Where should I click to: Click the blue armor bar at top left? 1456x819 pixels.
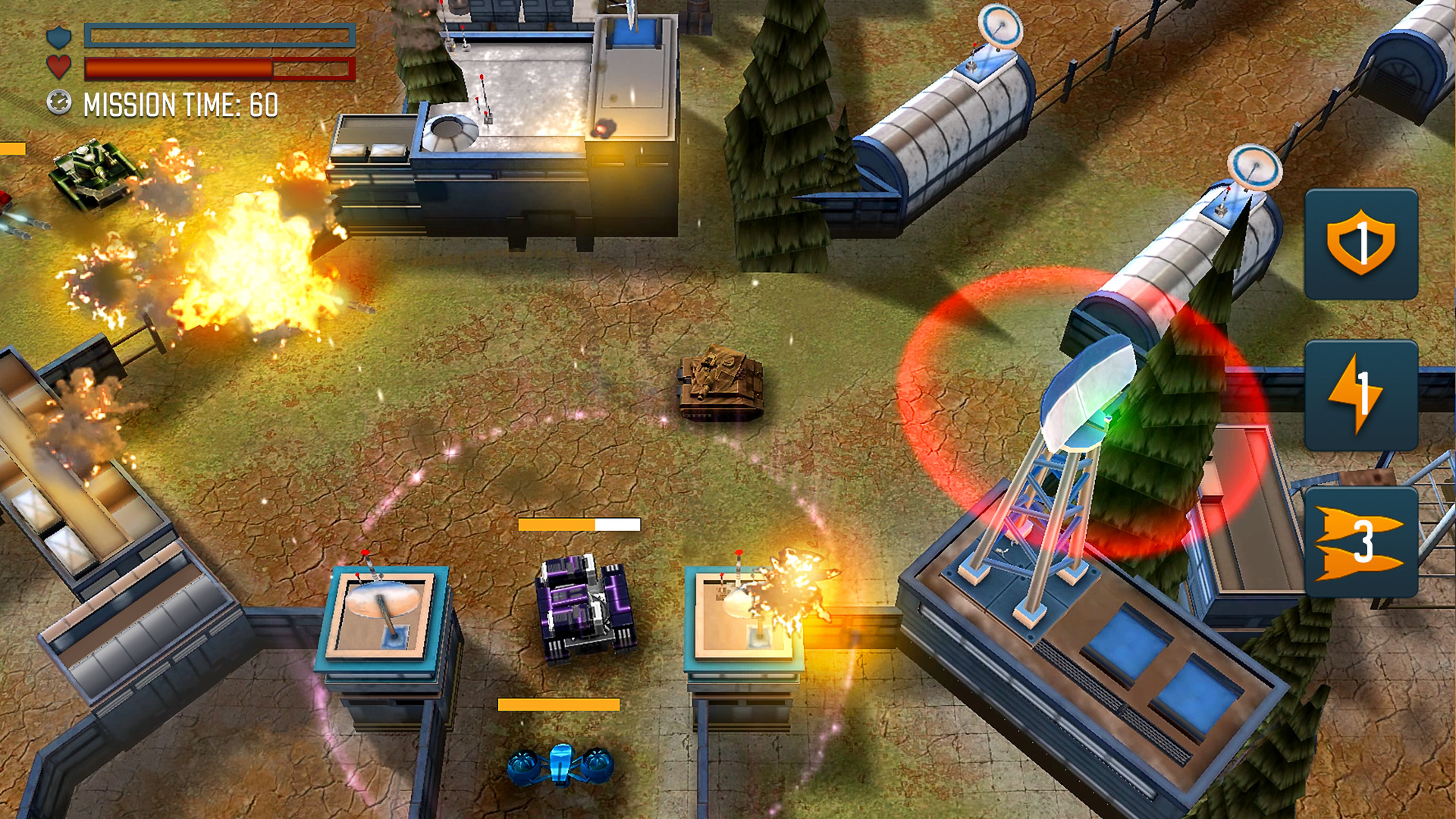(220, 34)
